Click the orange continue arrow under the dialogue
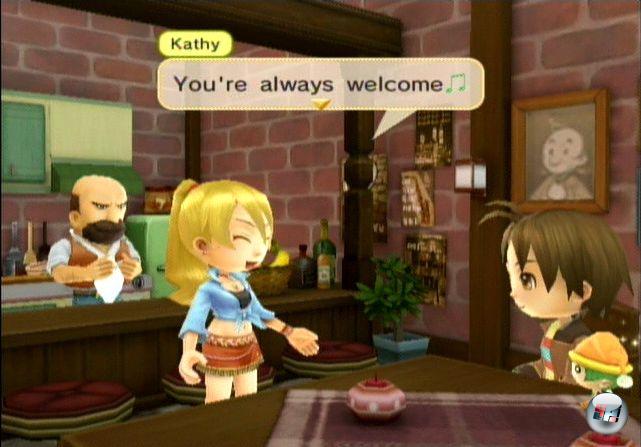This screenshot has width=641, height=447. [x=321, y=104]
